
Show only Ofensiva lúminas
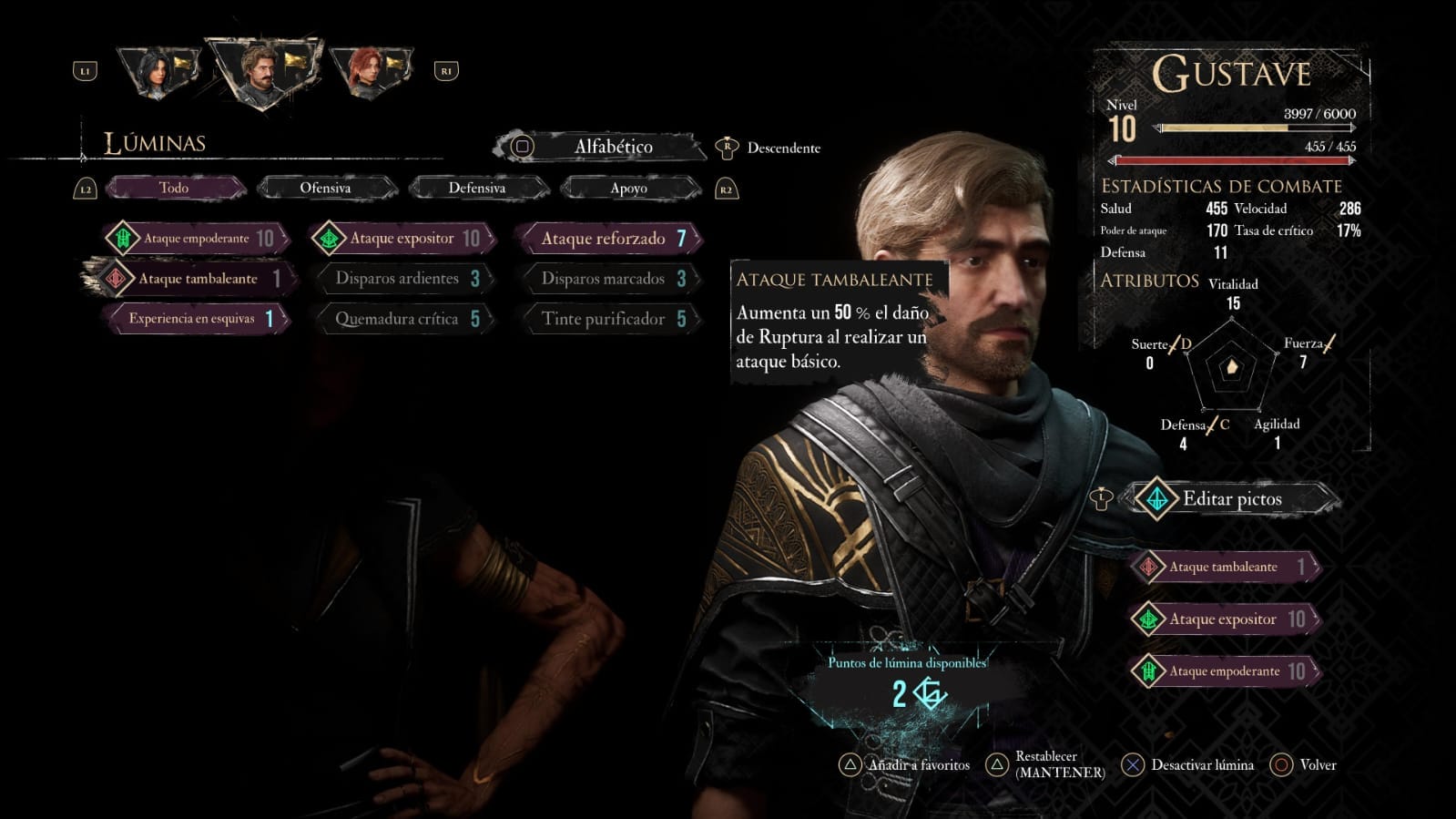pos(325,189)
